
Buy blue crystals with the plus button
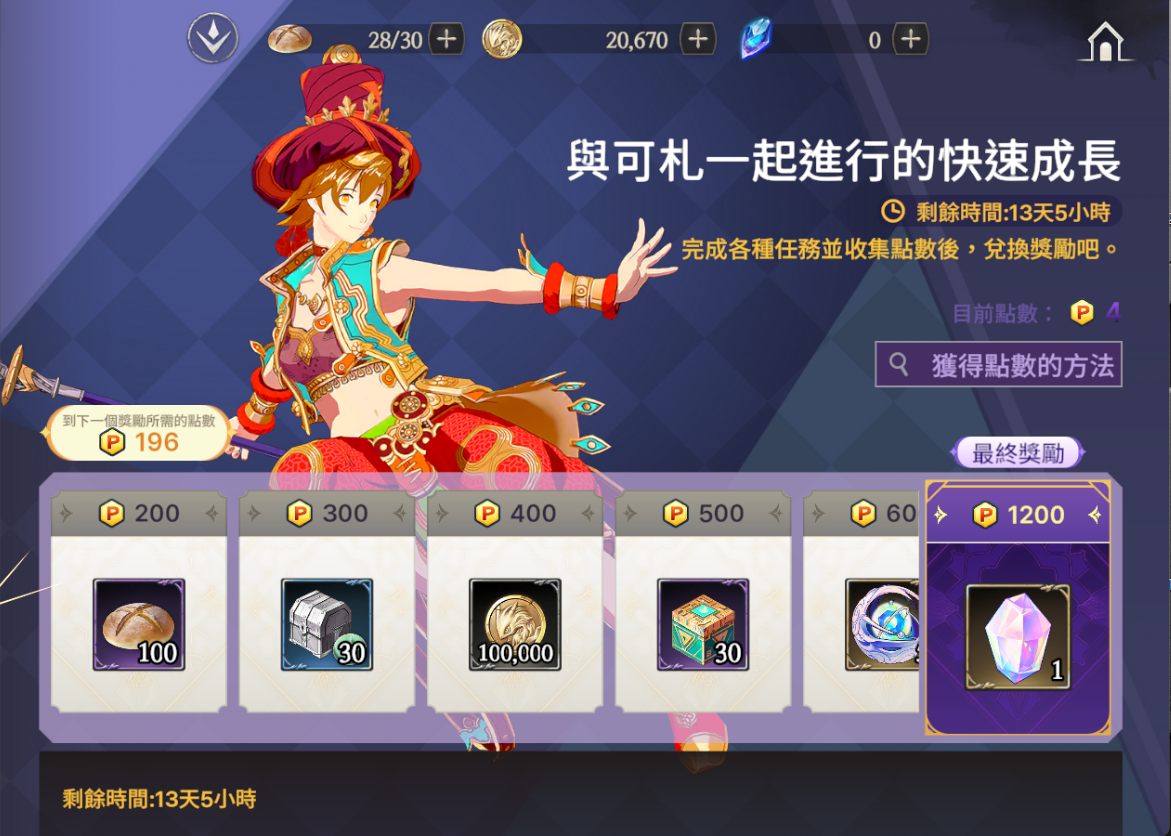[x=910, y=40]
